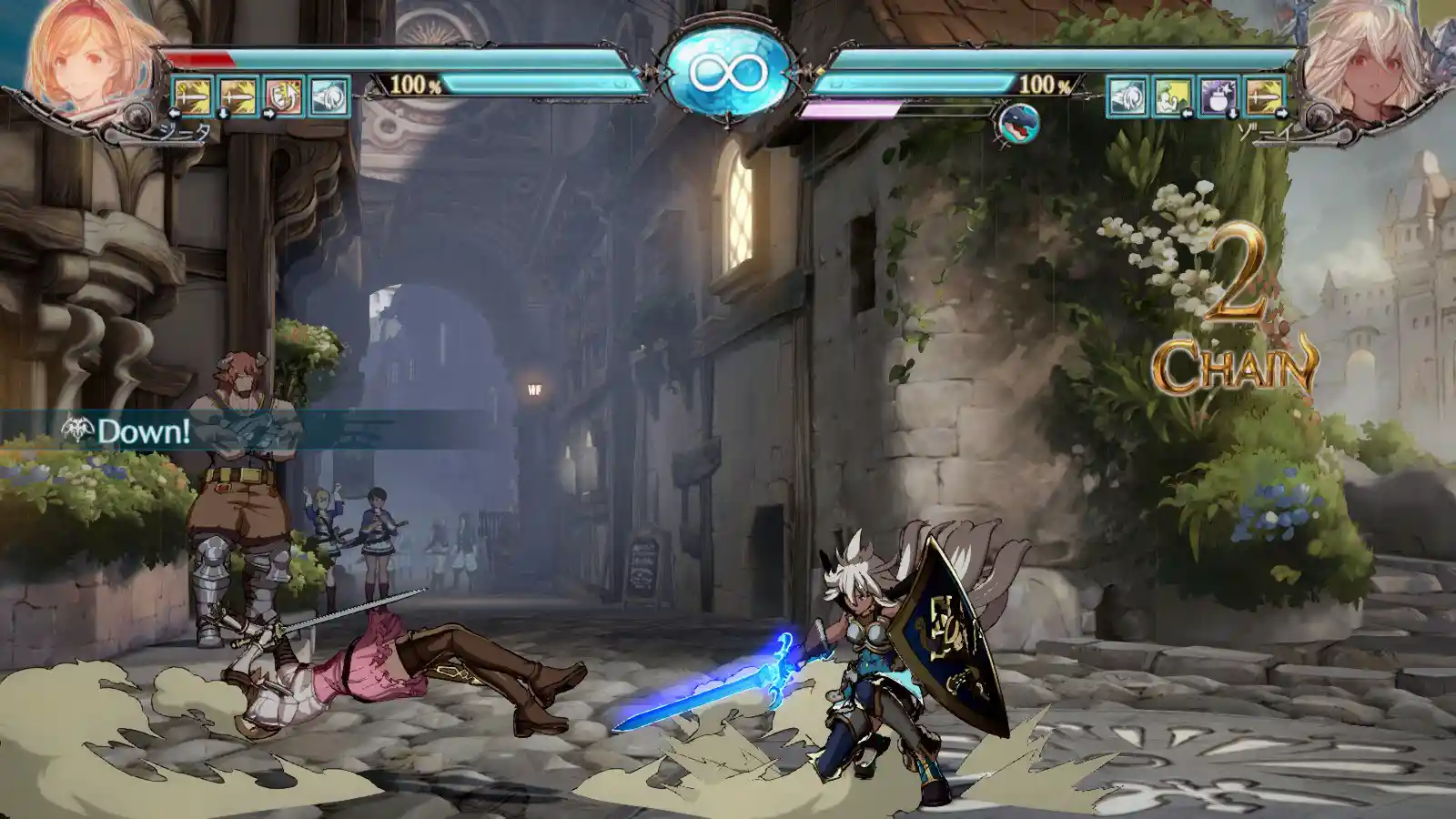Screen dimensions: 1456x819
Task: Activate Djeeta's sword skill with down arrow
Action: pos(238,96)
